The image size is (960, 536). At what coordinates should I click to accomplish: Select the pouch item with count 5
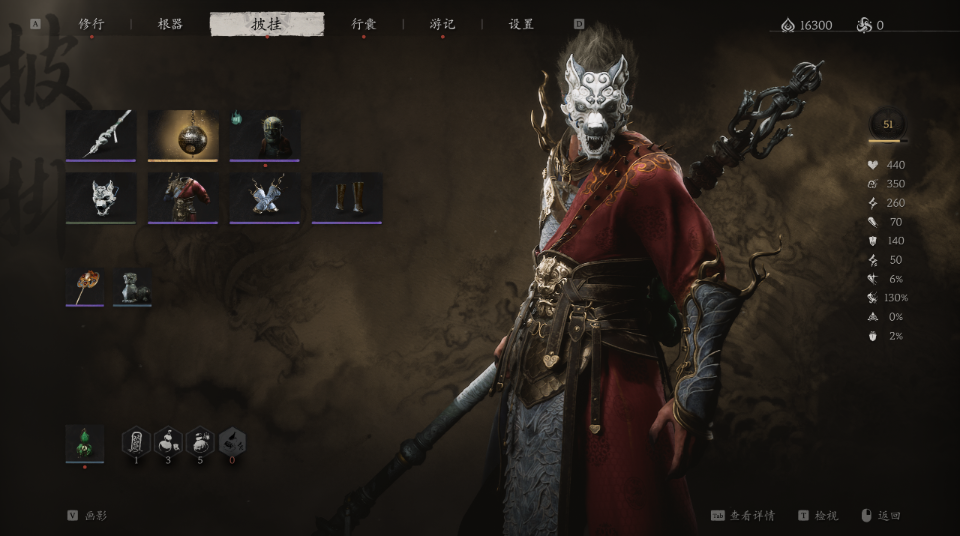click(x=200, y=442)
